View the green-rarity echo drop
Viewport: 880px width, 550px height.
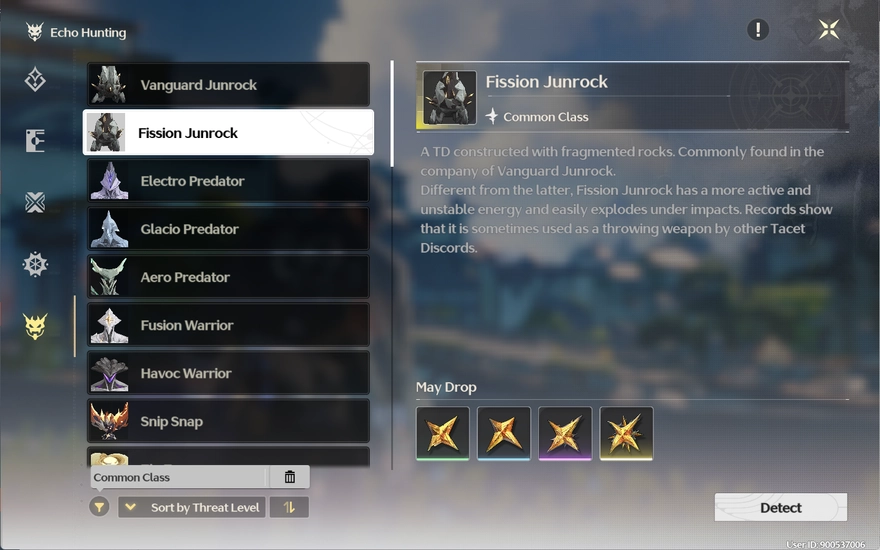(443, 433)
